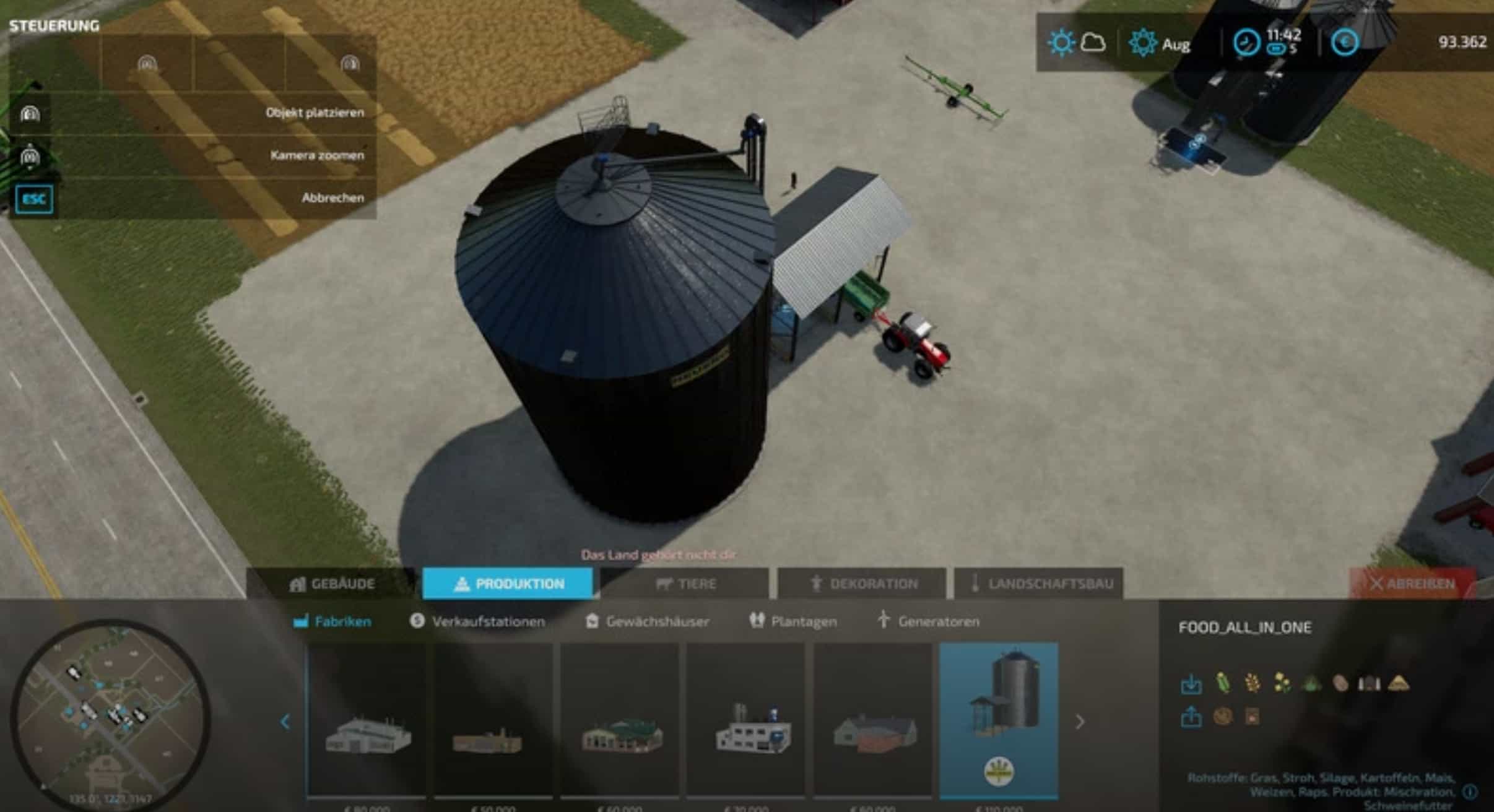Activate the Abreißen demolish button
The height and width of the screenshot is (812, 1494).
point(1412,584)
